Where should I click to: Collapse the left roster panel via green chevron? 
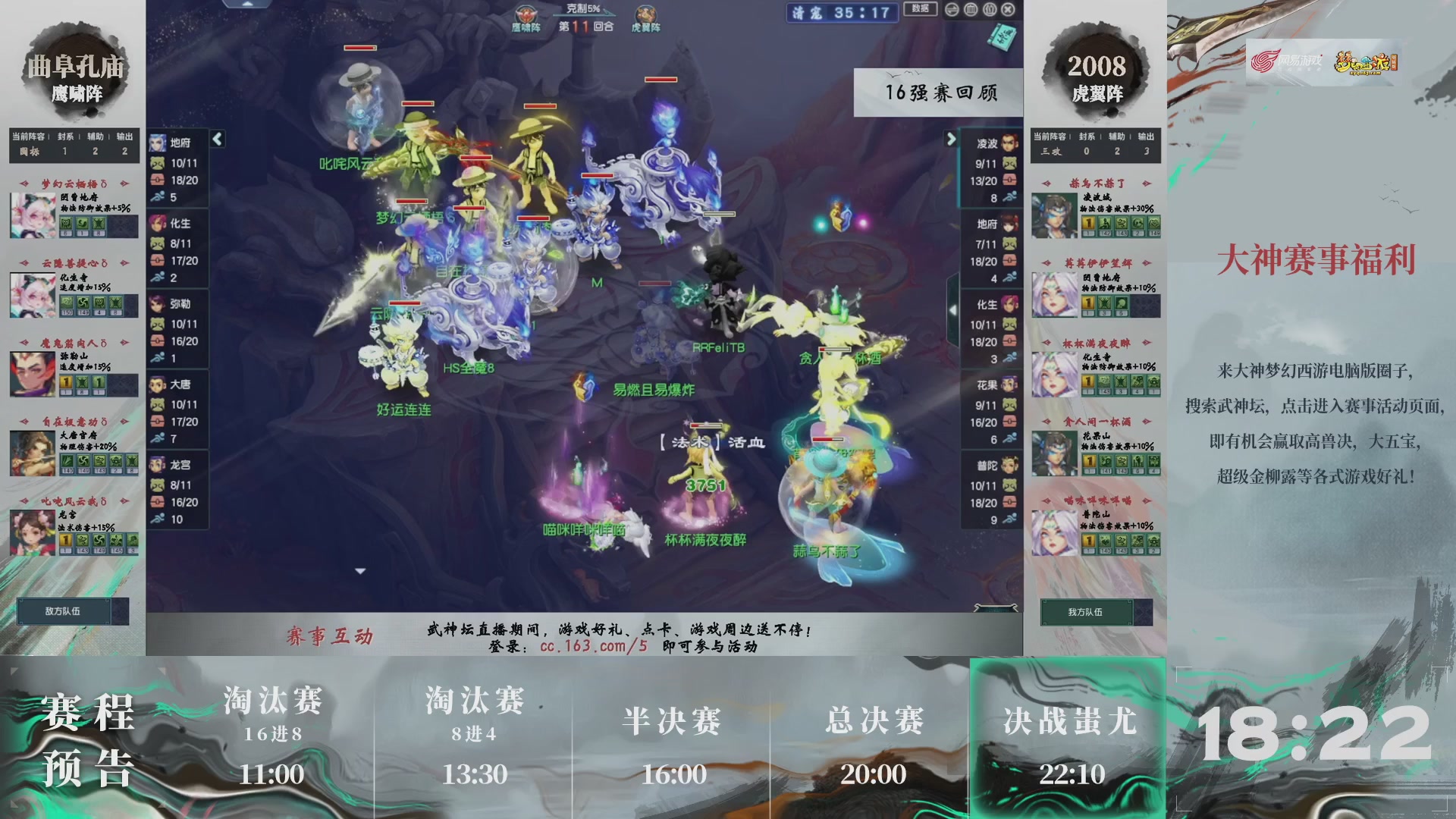(x=216, y=140)
